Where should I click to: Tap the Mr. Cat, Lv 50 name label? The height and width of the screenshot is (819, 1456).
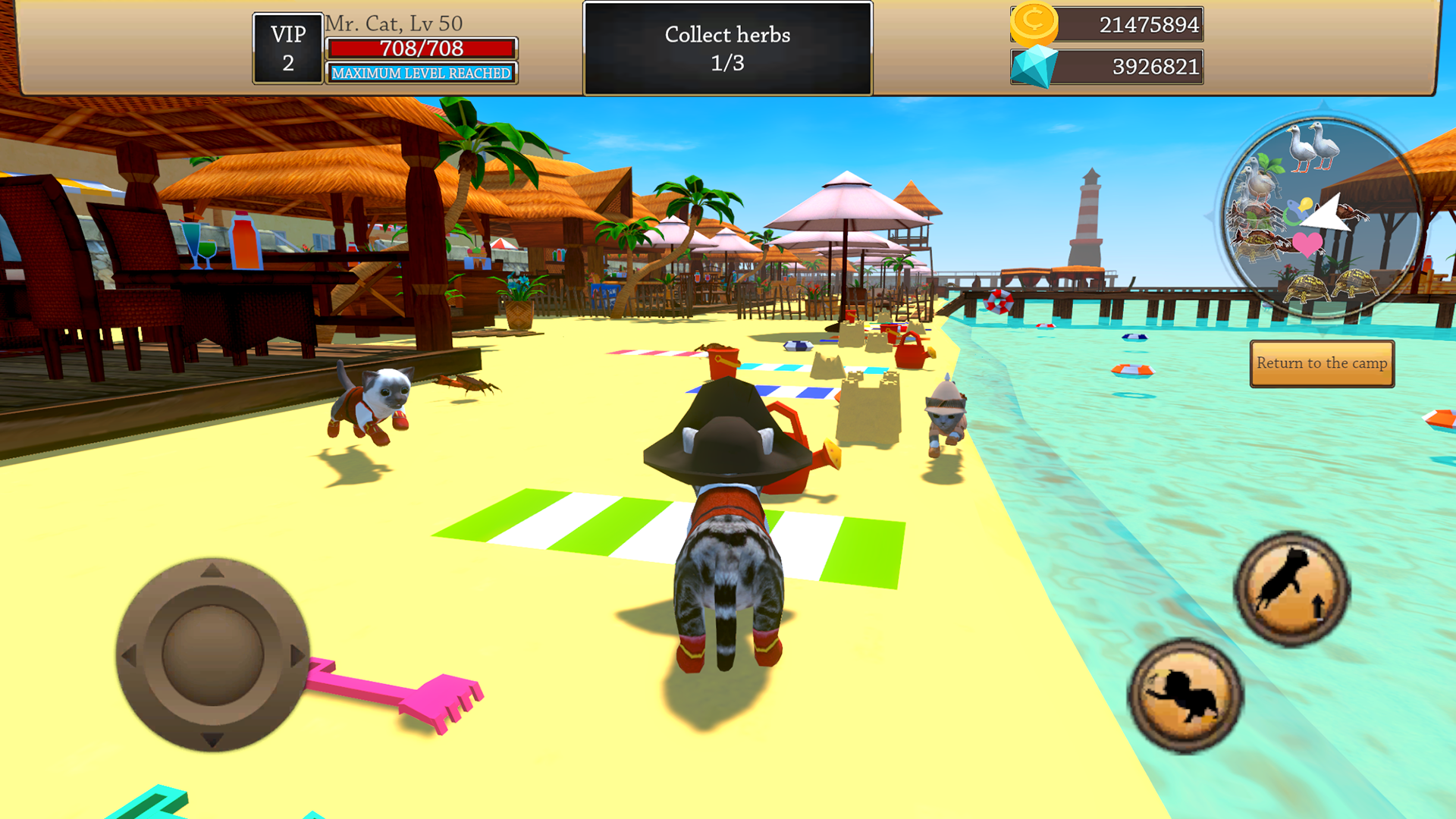click(394, 23)
